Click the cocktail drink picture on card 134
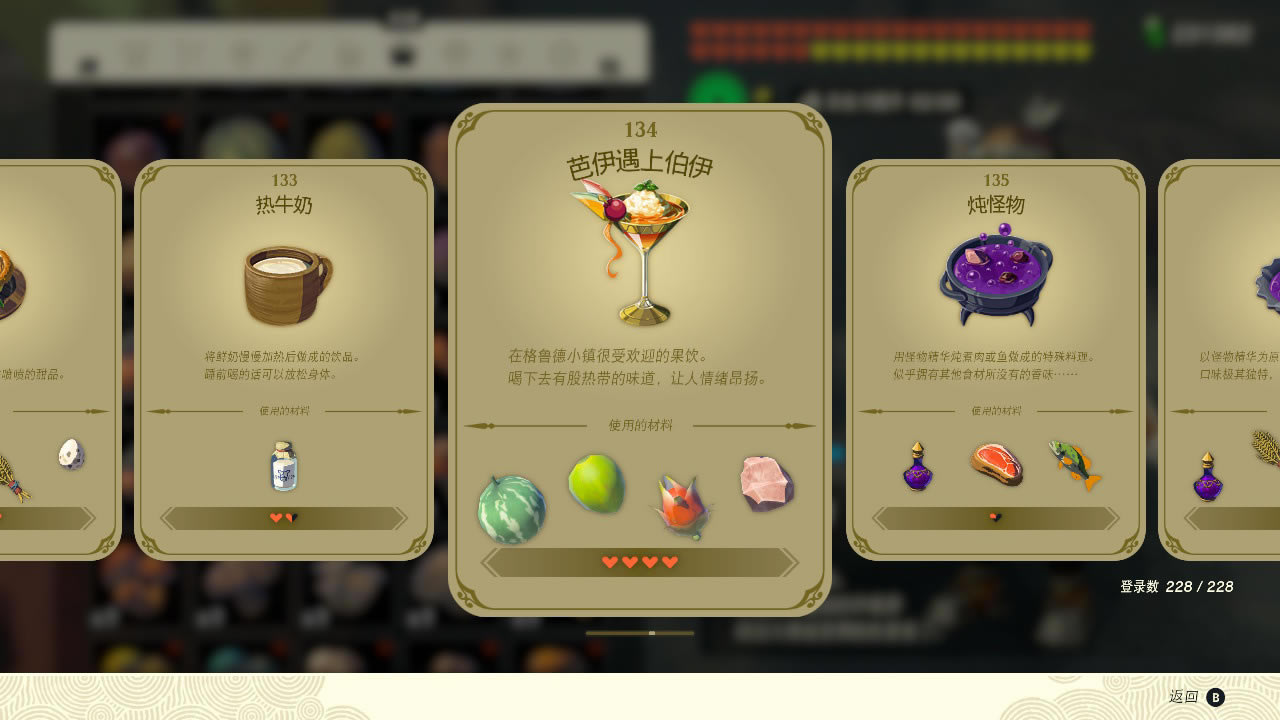The height and width of the screenshot is (720, 1280). (x=643, y=250)
